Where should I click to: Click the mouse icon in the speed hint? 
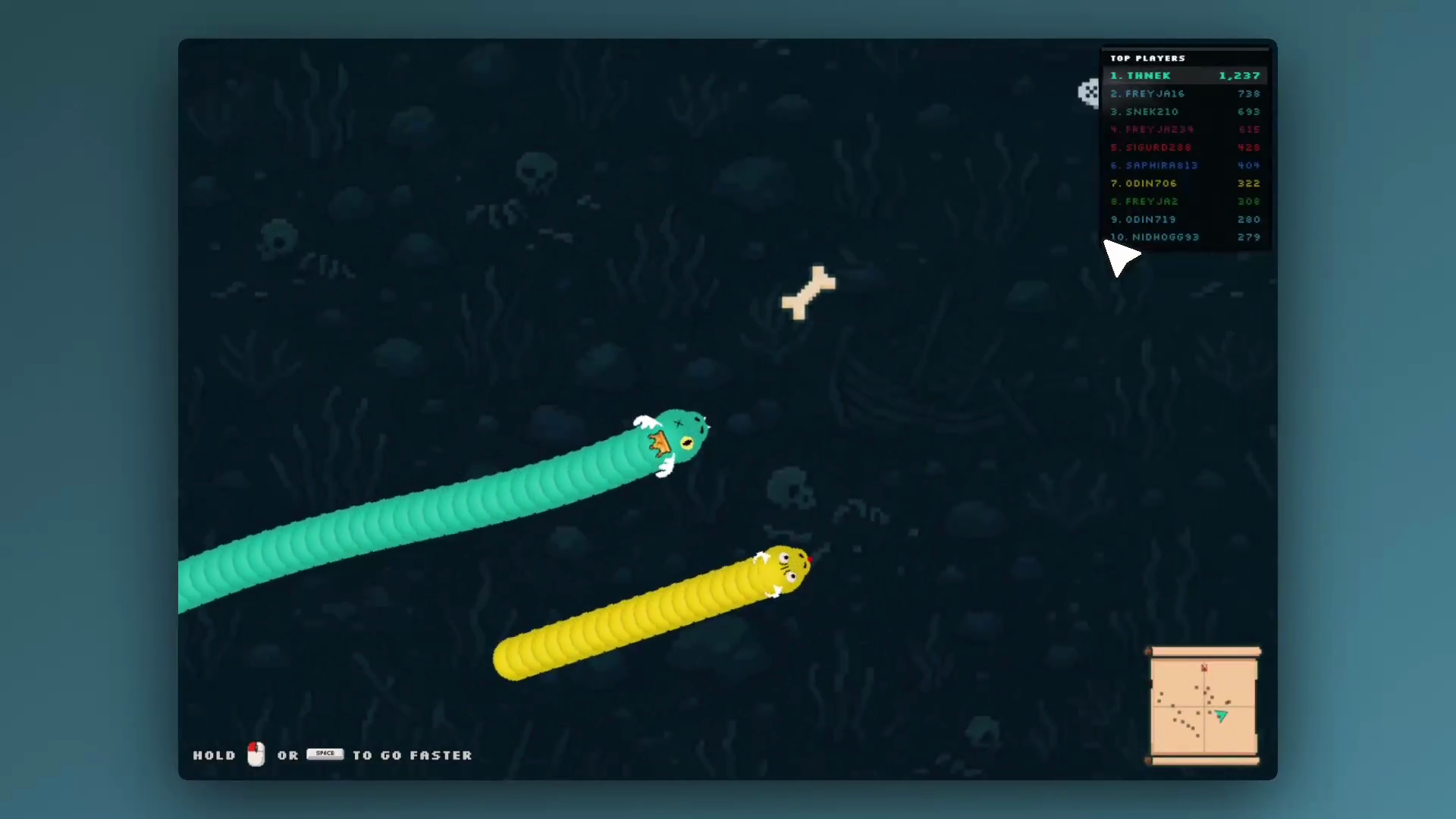[x=256, y=755]
